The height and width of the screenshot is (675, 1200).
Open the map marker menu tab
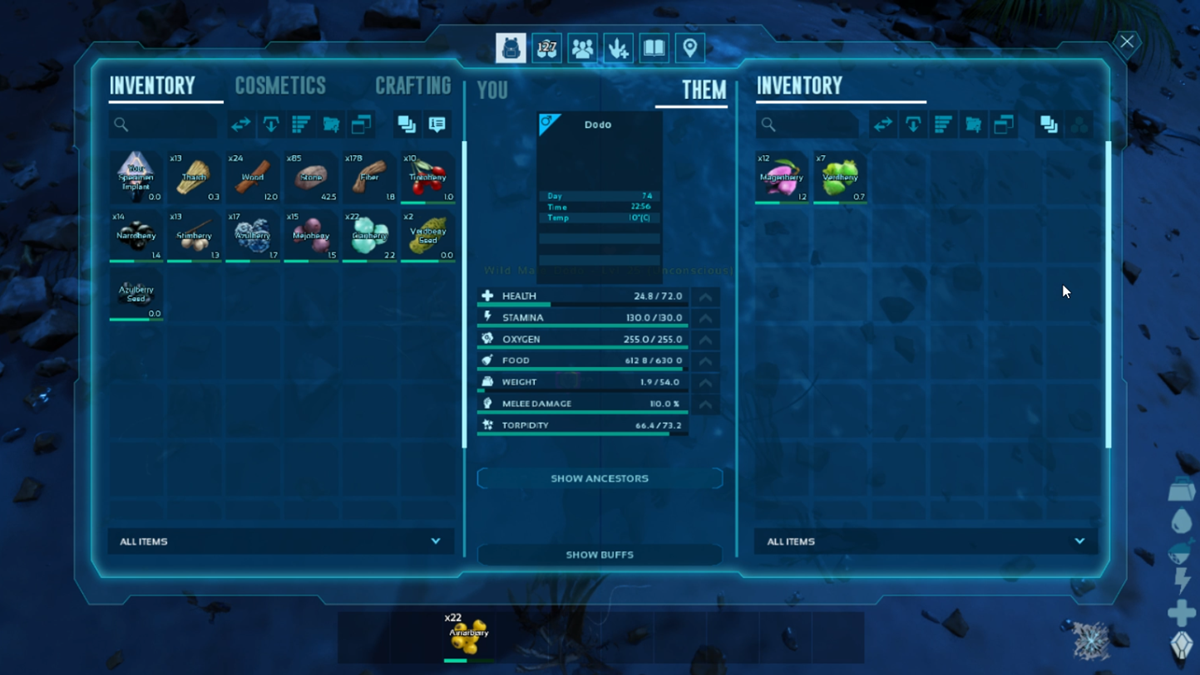689,48
